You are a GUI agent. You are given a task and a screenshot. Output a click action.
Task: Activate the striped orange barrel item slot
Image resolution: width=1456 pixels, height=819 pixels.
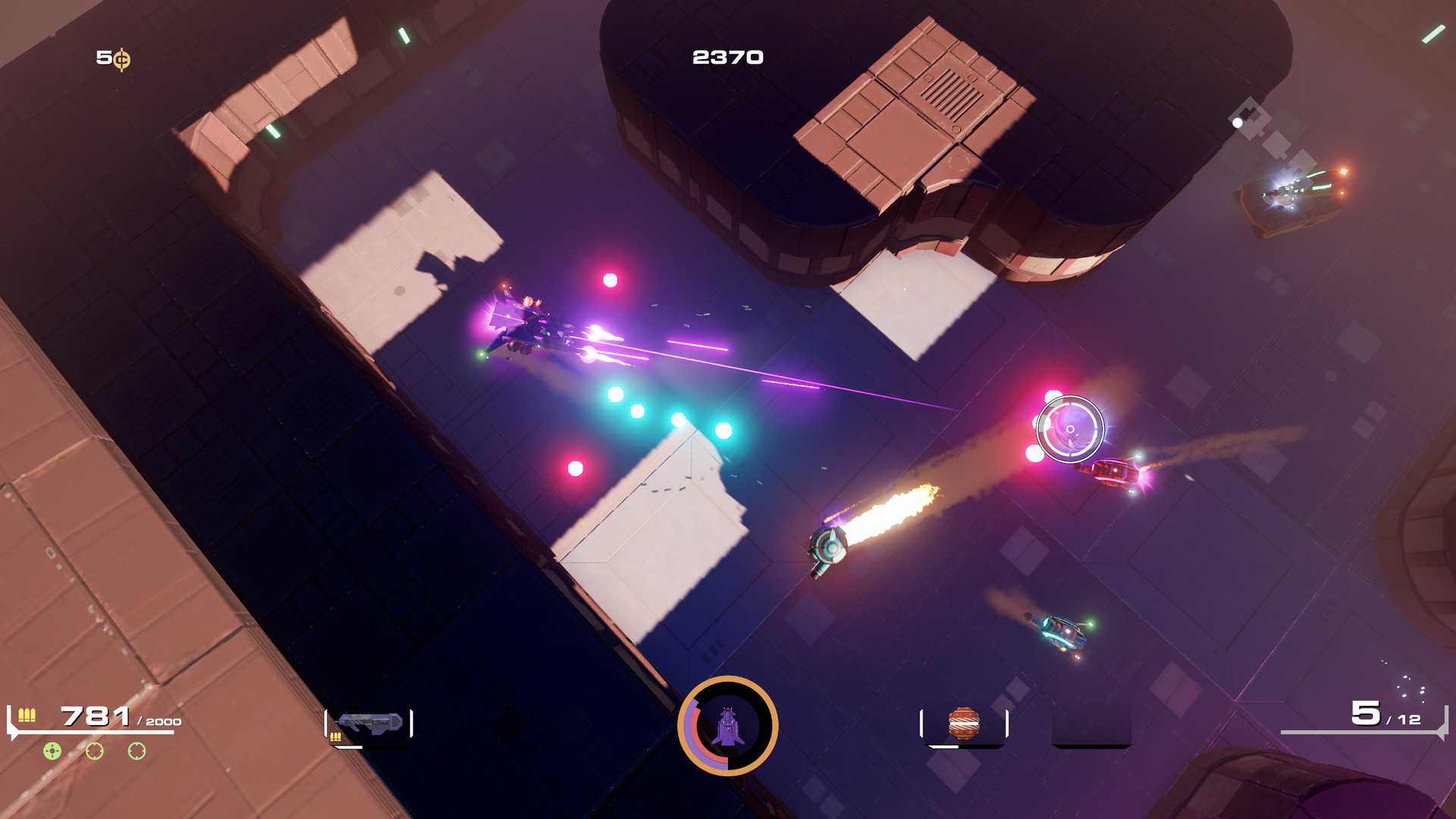(964, 723)
